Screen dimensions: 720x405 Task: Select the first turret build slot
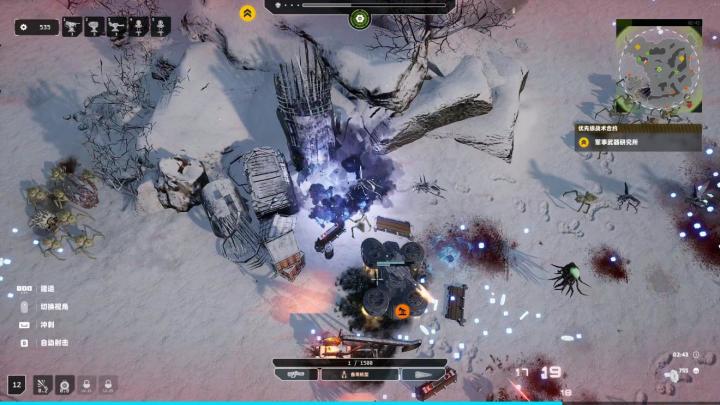72,27
